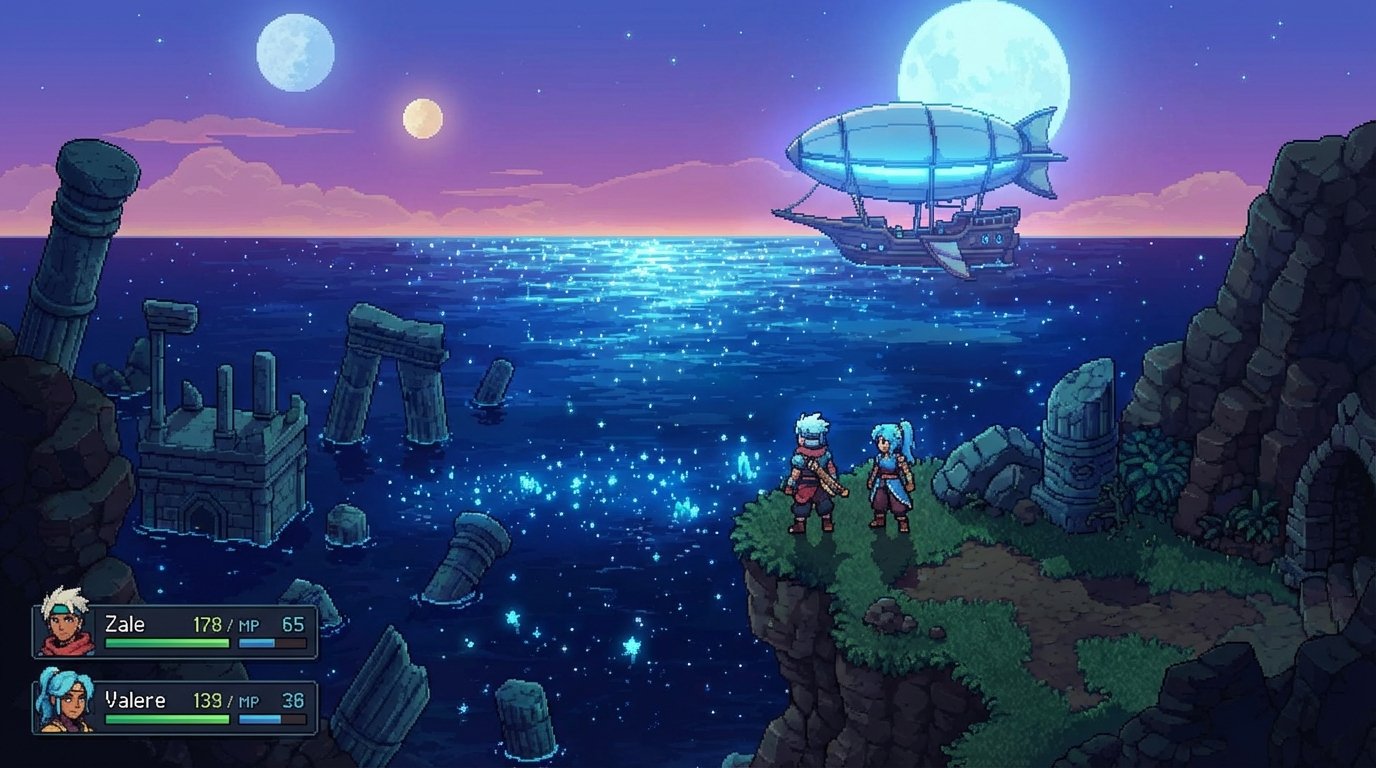The width and height of the screenshot is (1376, 768).
Task: Select Zale's sprite standing on the cliff
Action: [810, 475]
